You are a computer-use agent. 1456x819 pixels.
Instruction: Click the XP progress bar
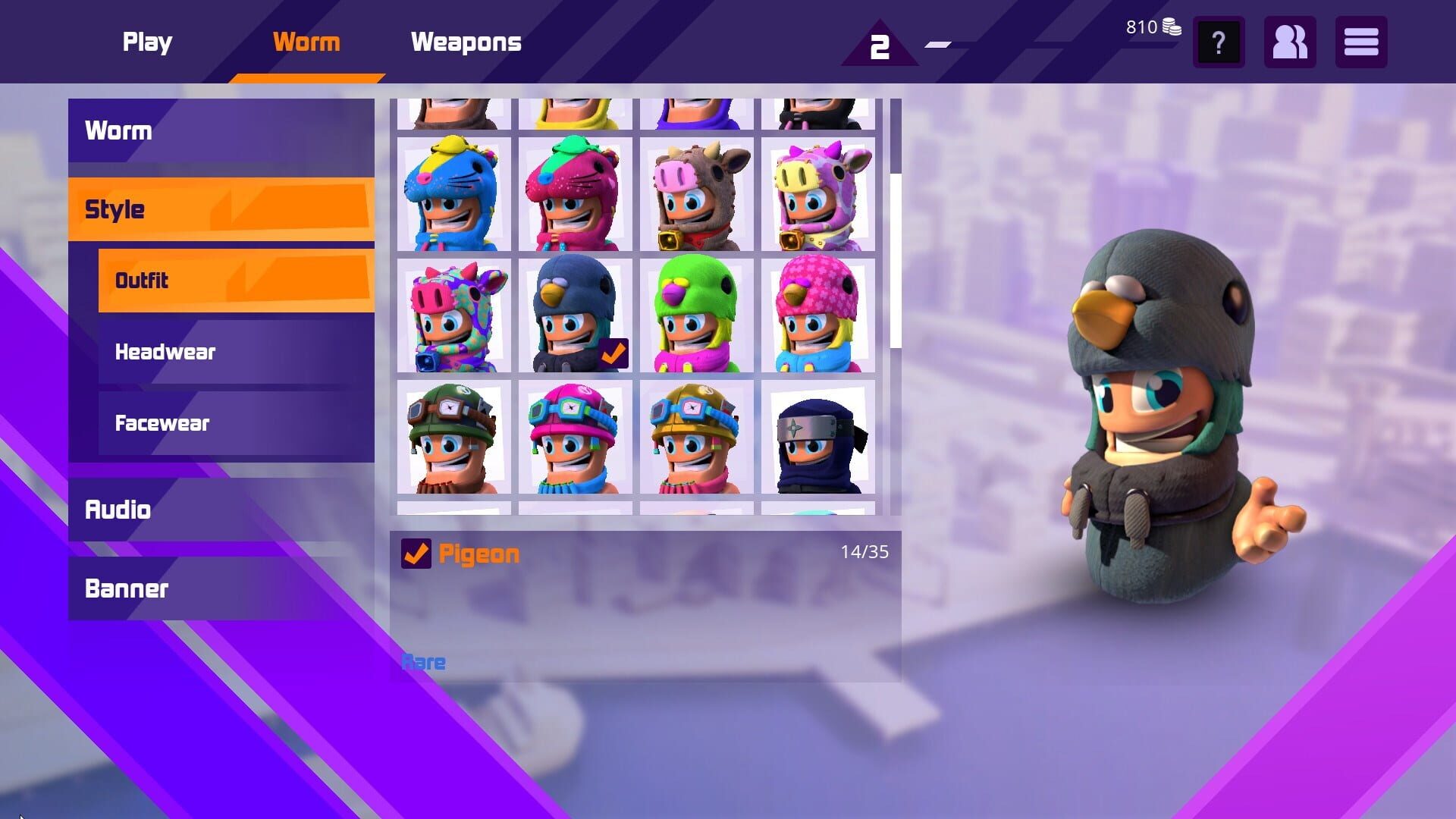[x=940, y=45]
